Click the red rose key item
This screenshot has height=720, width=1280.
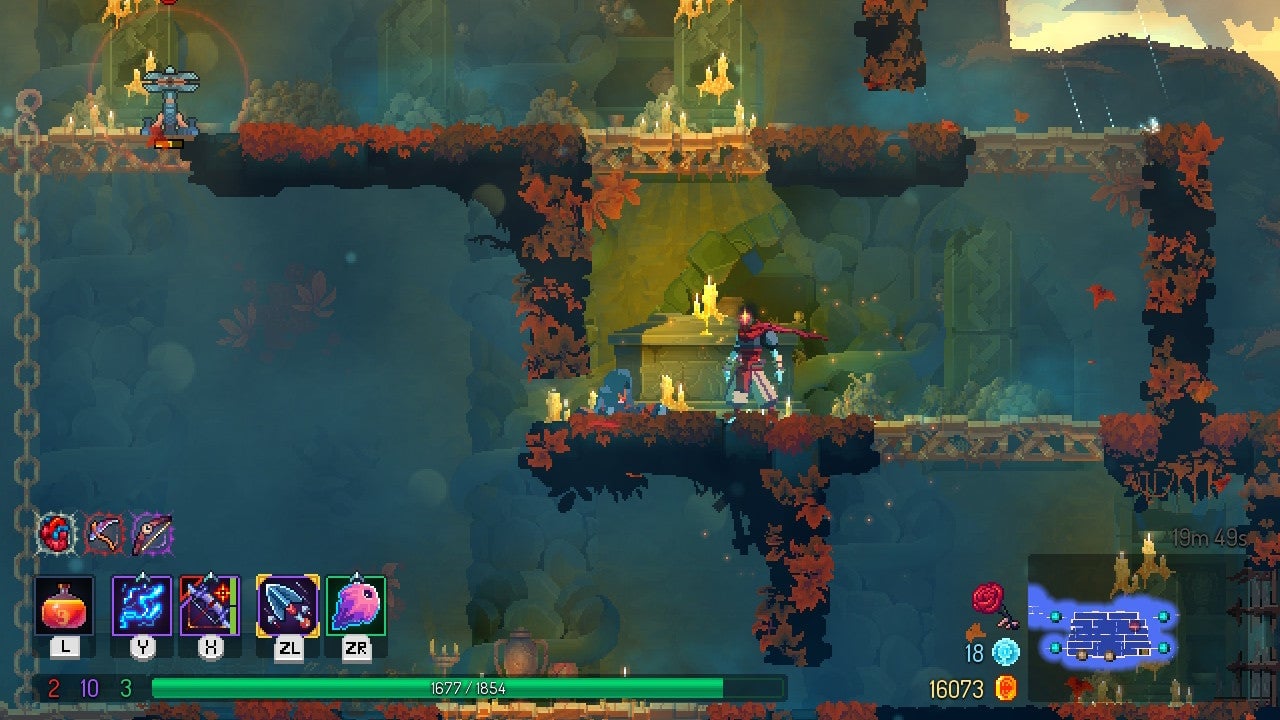coord(990,603)
